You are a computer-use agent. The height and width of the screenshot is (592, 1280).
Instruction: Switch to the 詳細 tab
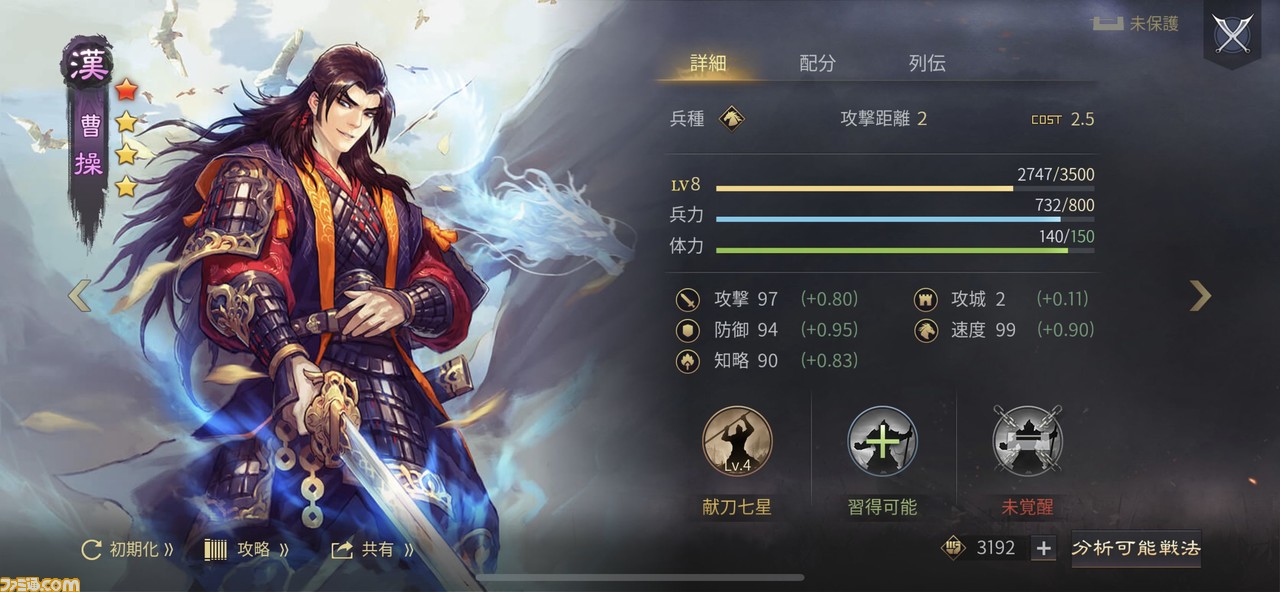708,63
